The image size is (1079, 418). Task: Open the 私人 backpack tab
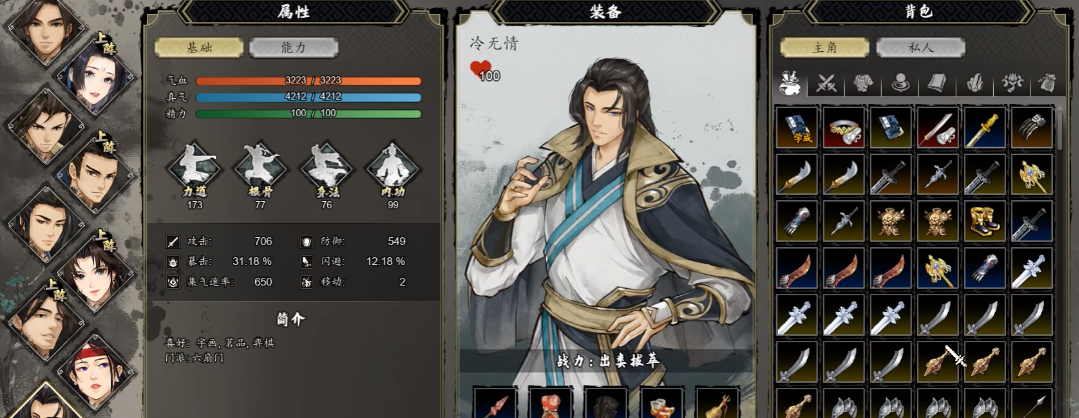click(920, 48)
